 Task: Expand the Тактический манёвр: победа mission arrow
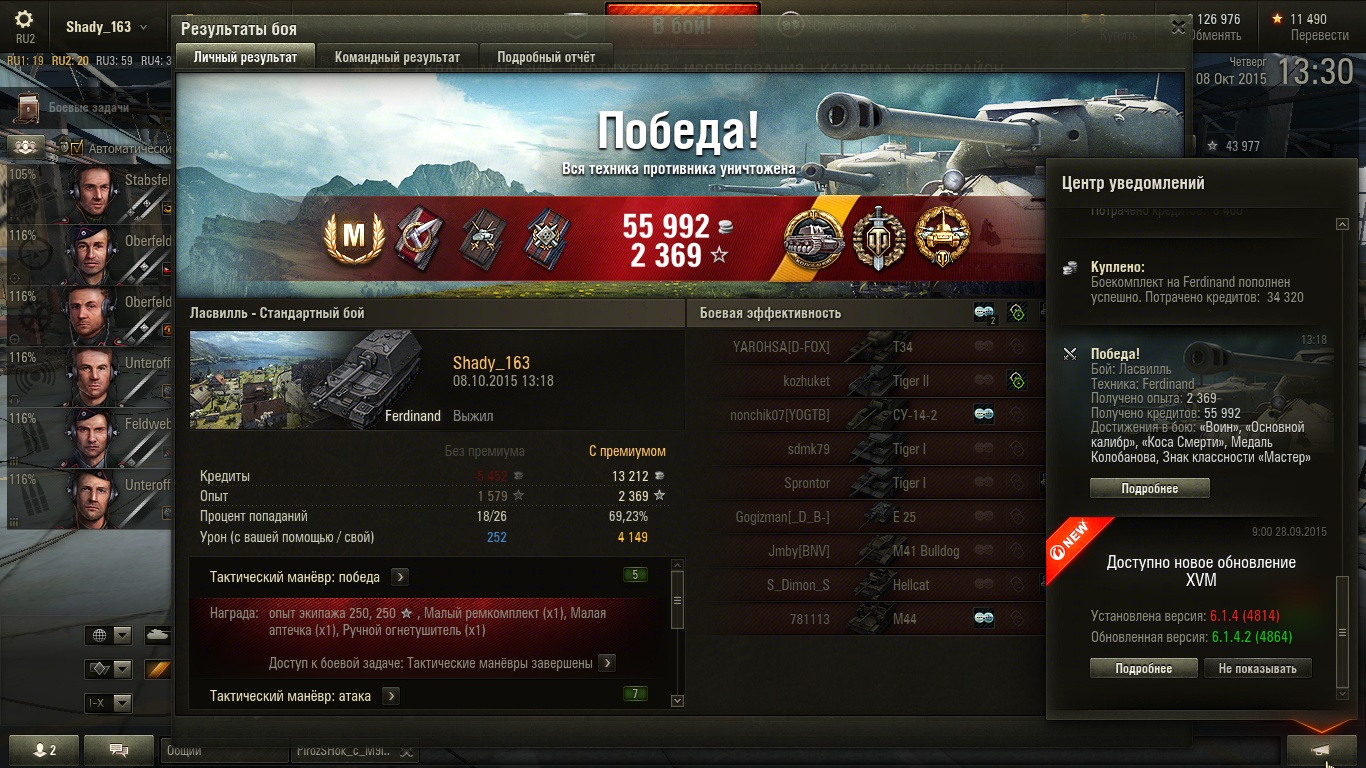(399, 577)
